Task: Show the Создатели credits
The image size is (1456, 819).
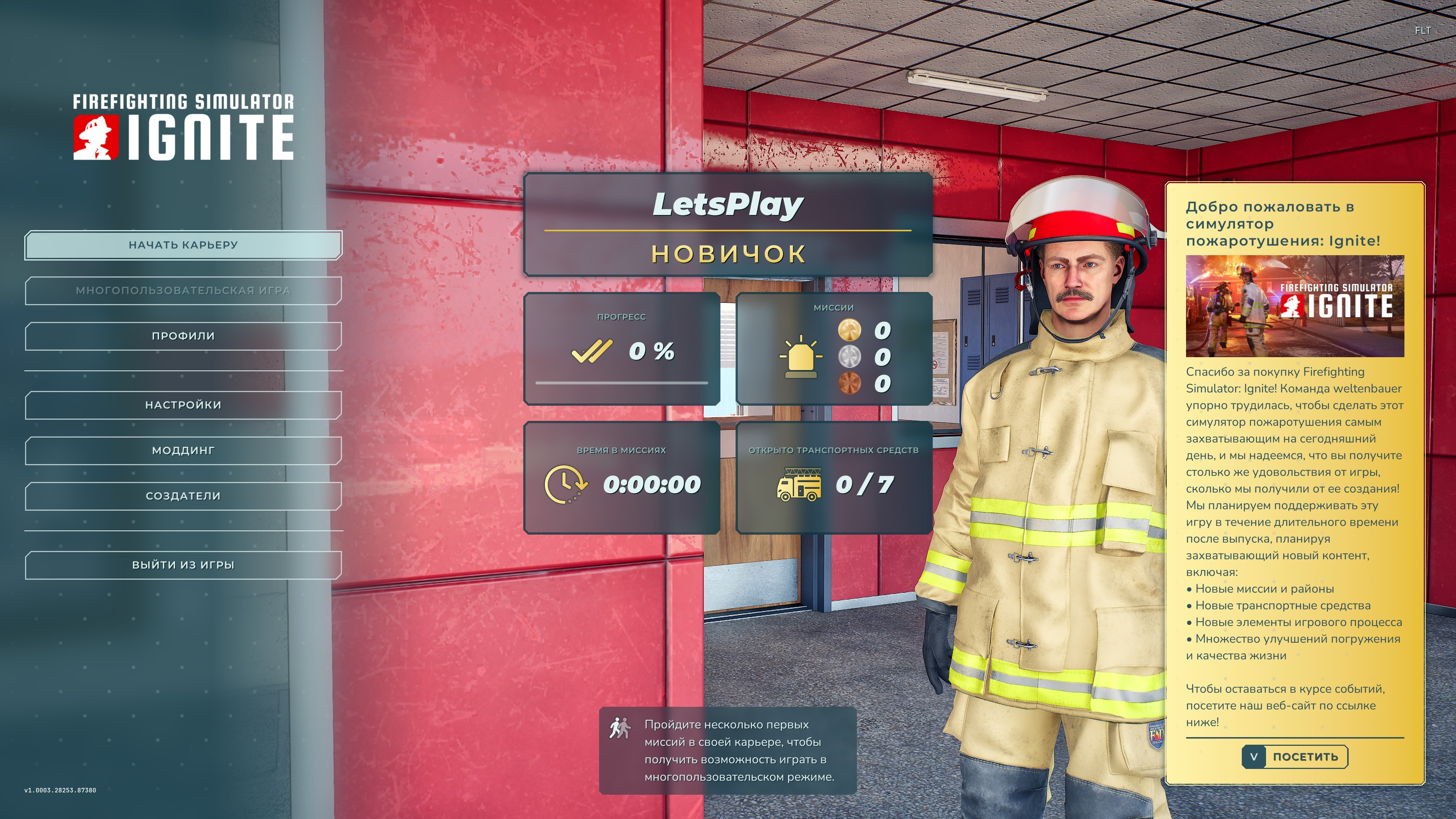Action: point(183,496)
